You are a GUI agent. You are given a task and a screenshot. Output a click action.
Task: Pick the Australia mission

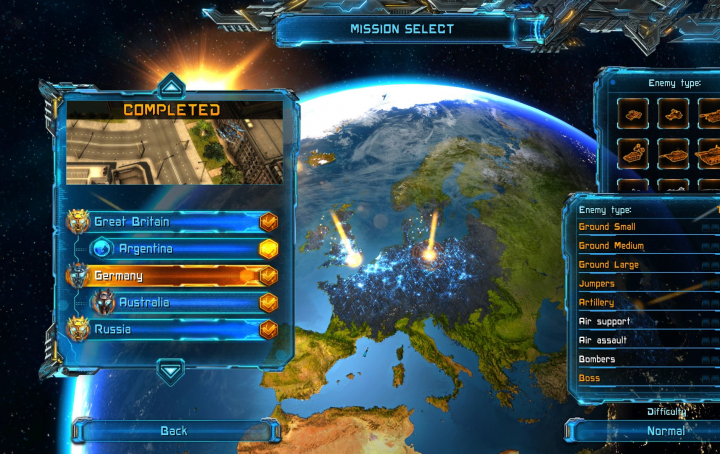pos(180,302)
